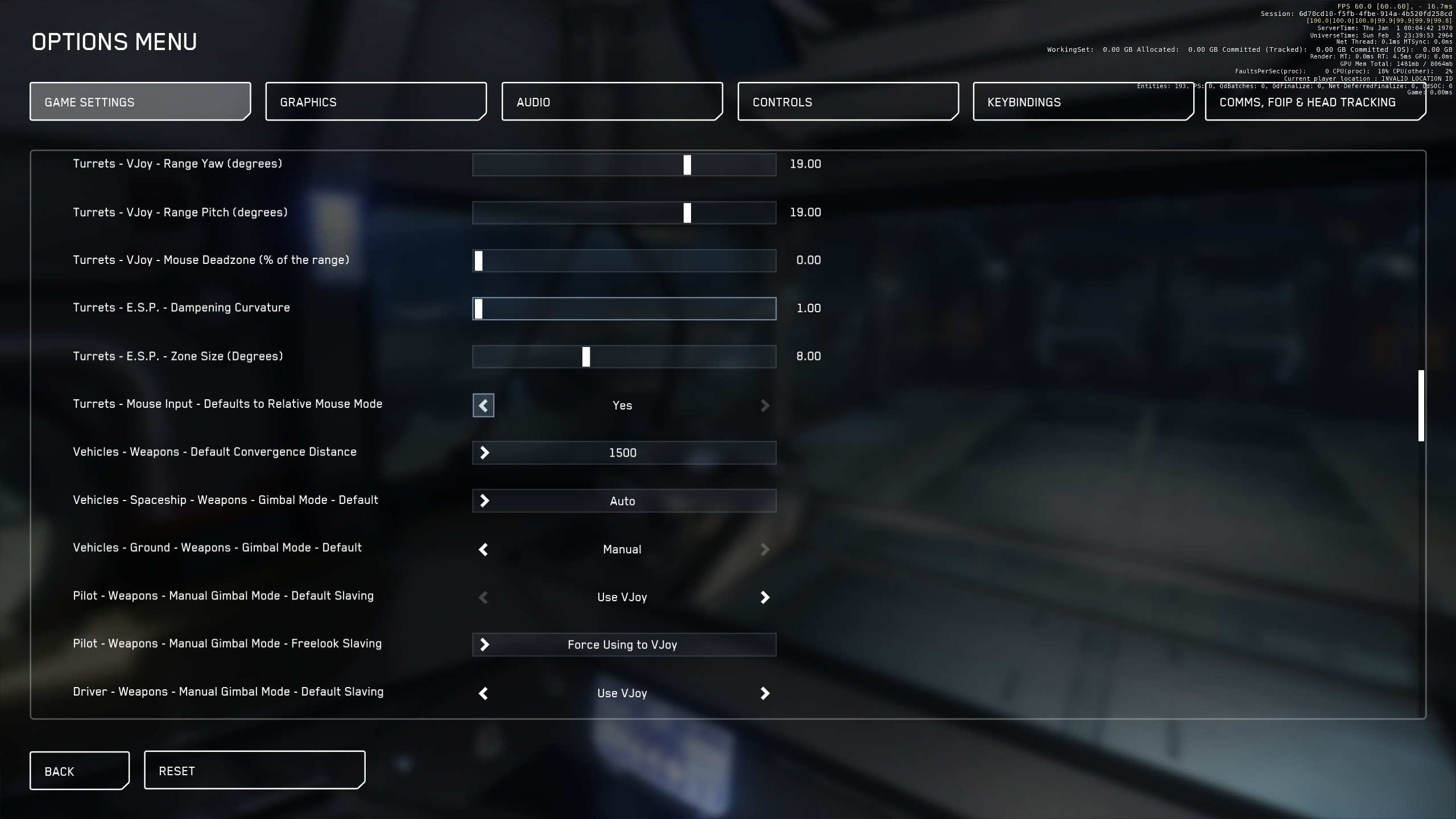Image resolution: width=1456 pixels, height=819 pixels.
Task: Go to the Keybindings tab
Action: [1083, 102]
